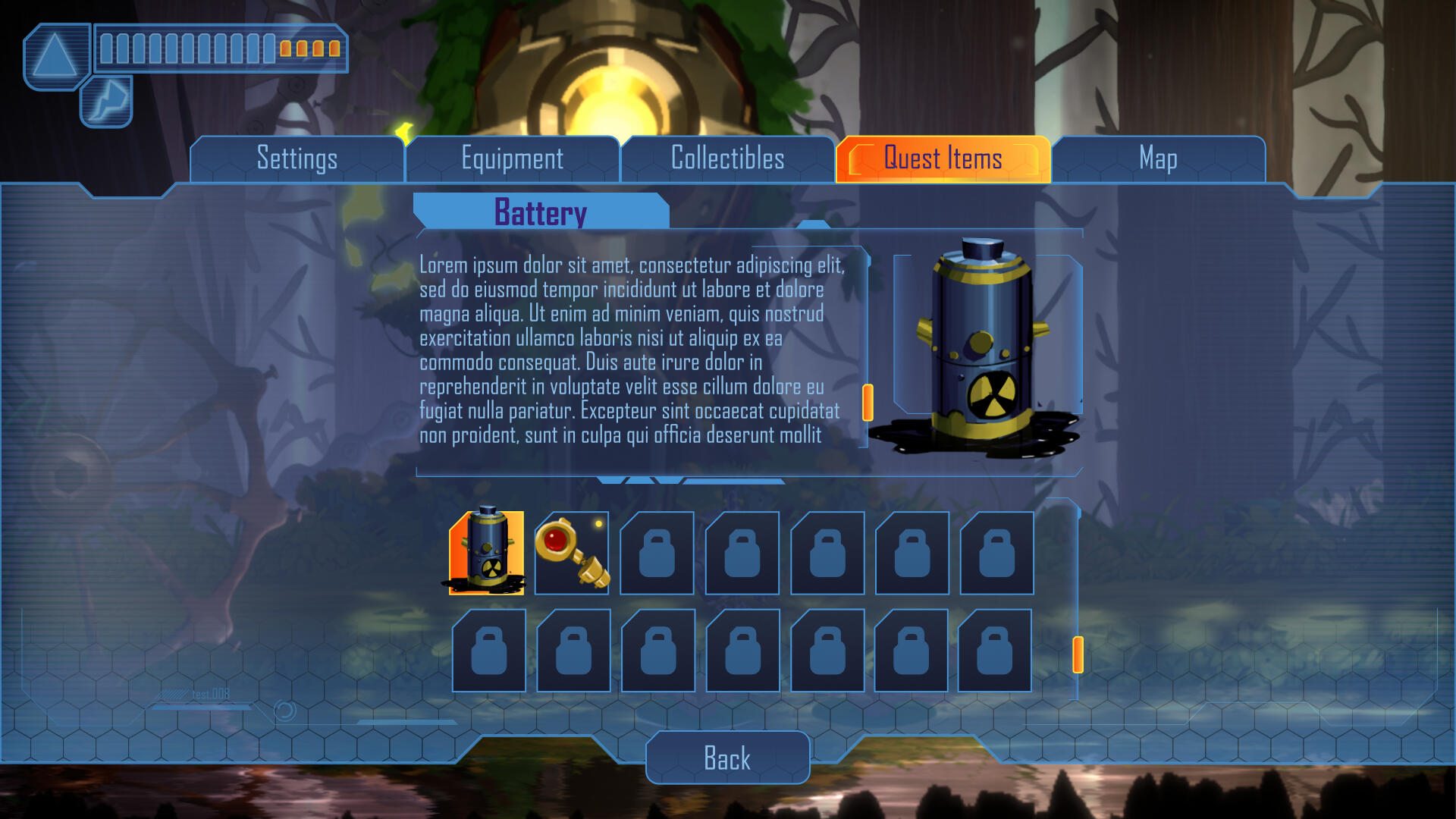1456x819 pixels.
Task: Click the item grid scrollbar handle
Action: tap(1078, 654)
